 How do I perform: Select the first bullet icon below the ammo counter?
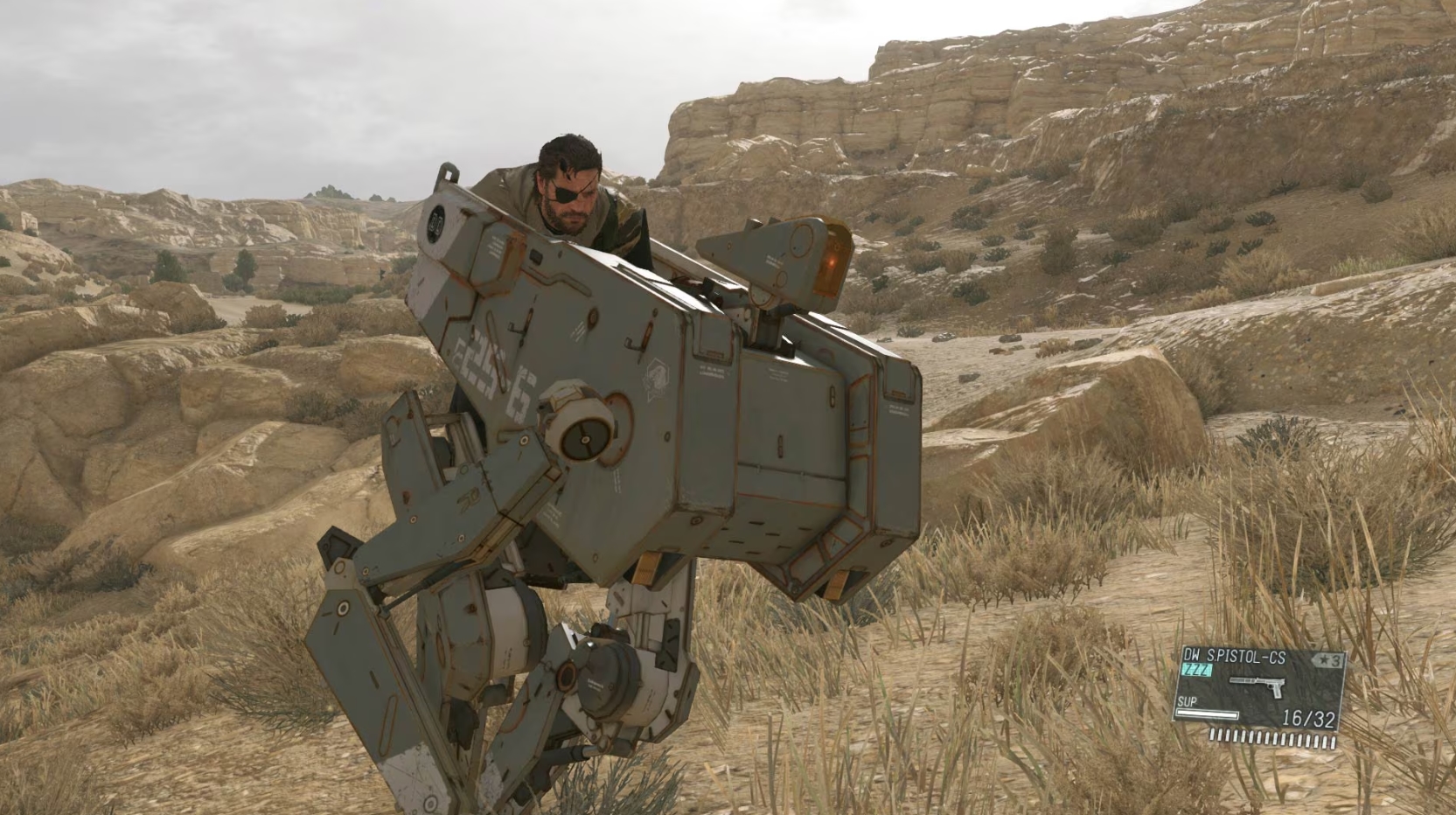pos(1212,735)
